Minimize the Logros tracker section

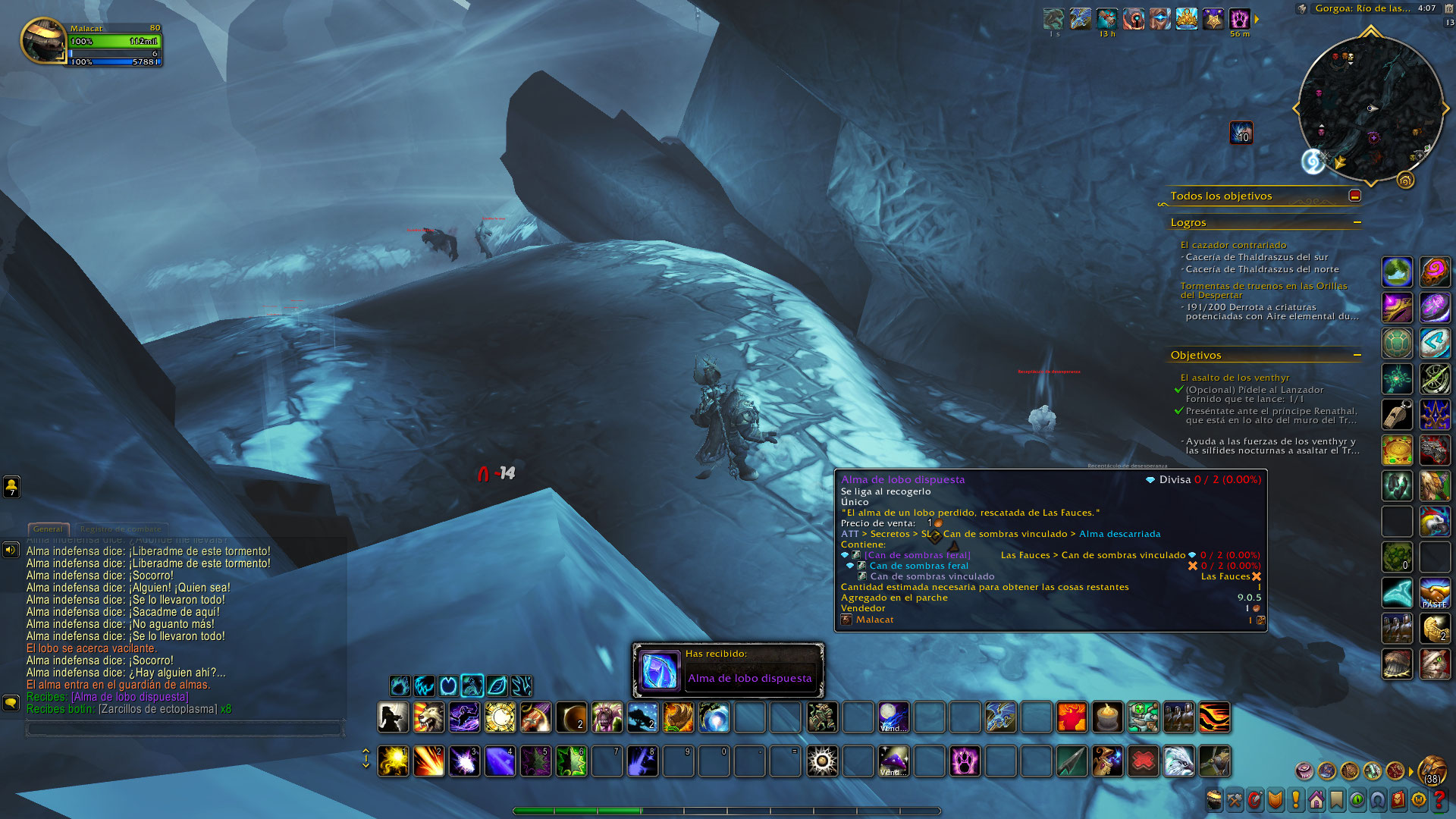coord(1357,222)
